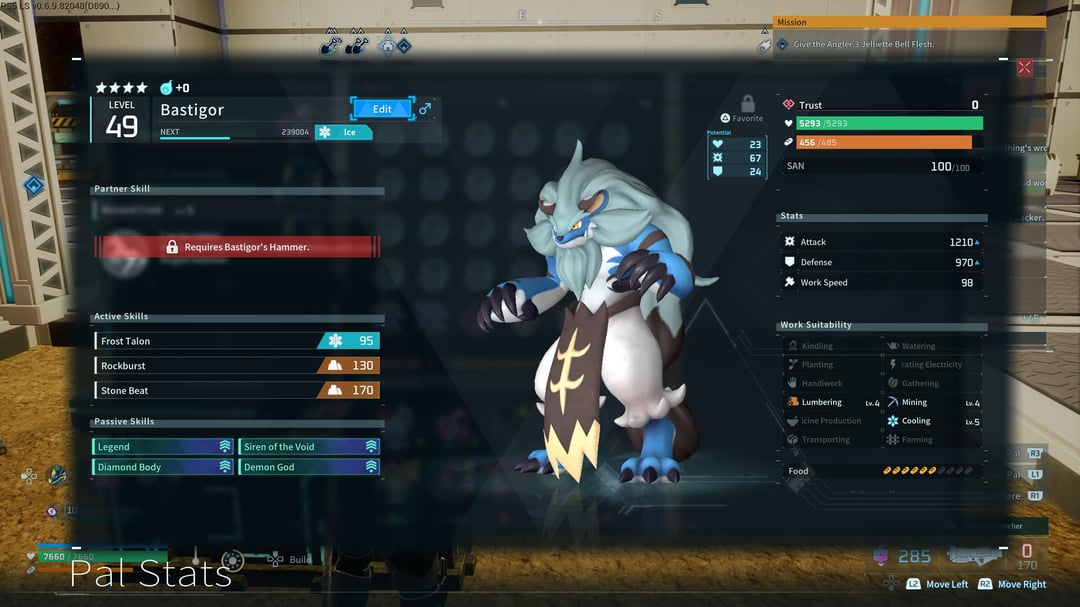Select the Lumbering work suitability entry
This screenshot has height=607, width=1080.
coord(832,403)
